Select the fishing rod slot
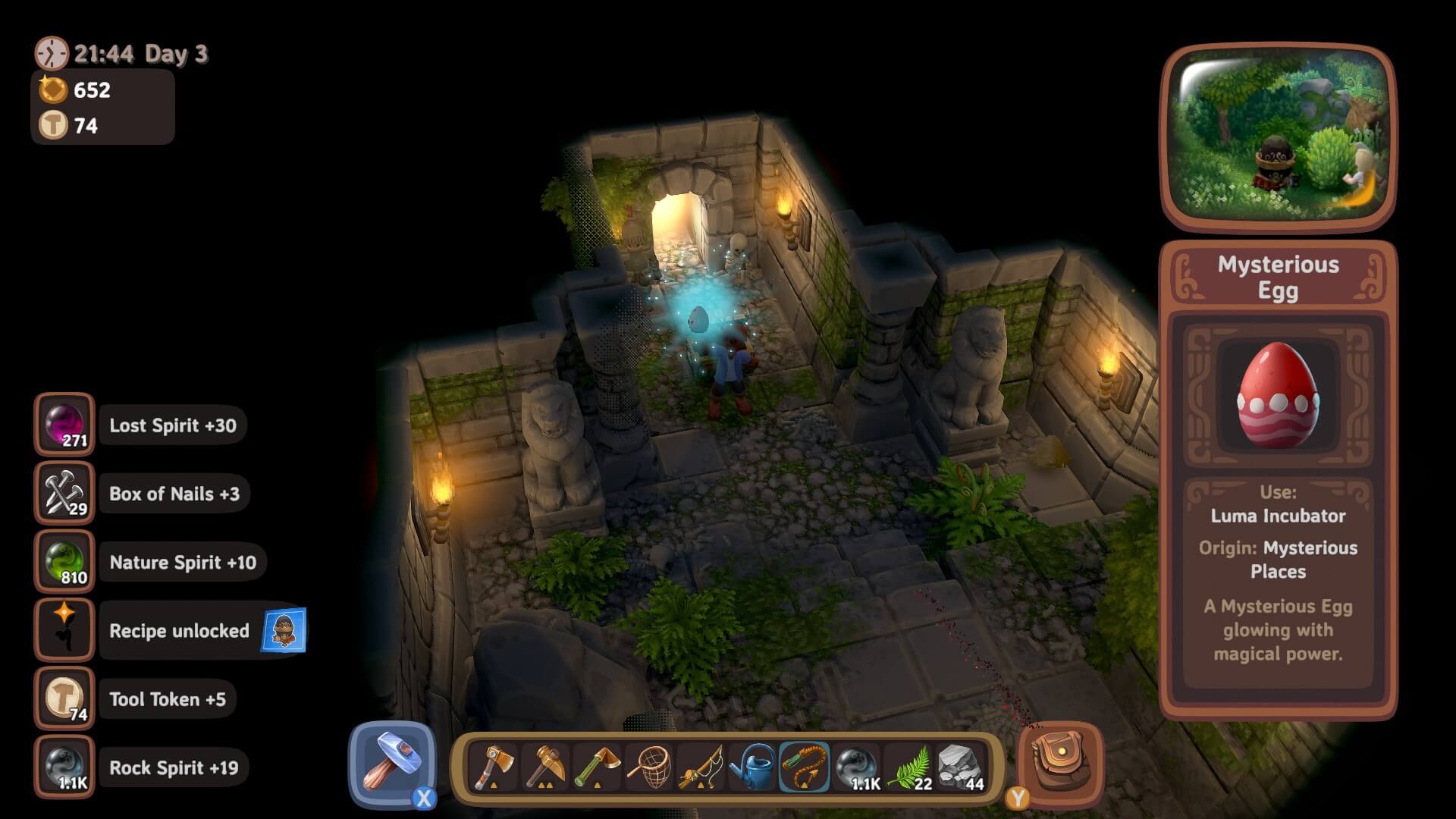1456x819 pixels. tap(701, 767)
